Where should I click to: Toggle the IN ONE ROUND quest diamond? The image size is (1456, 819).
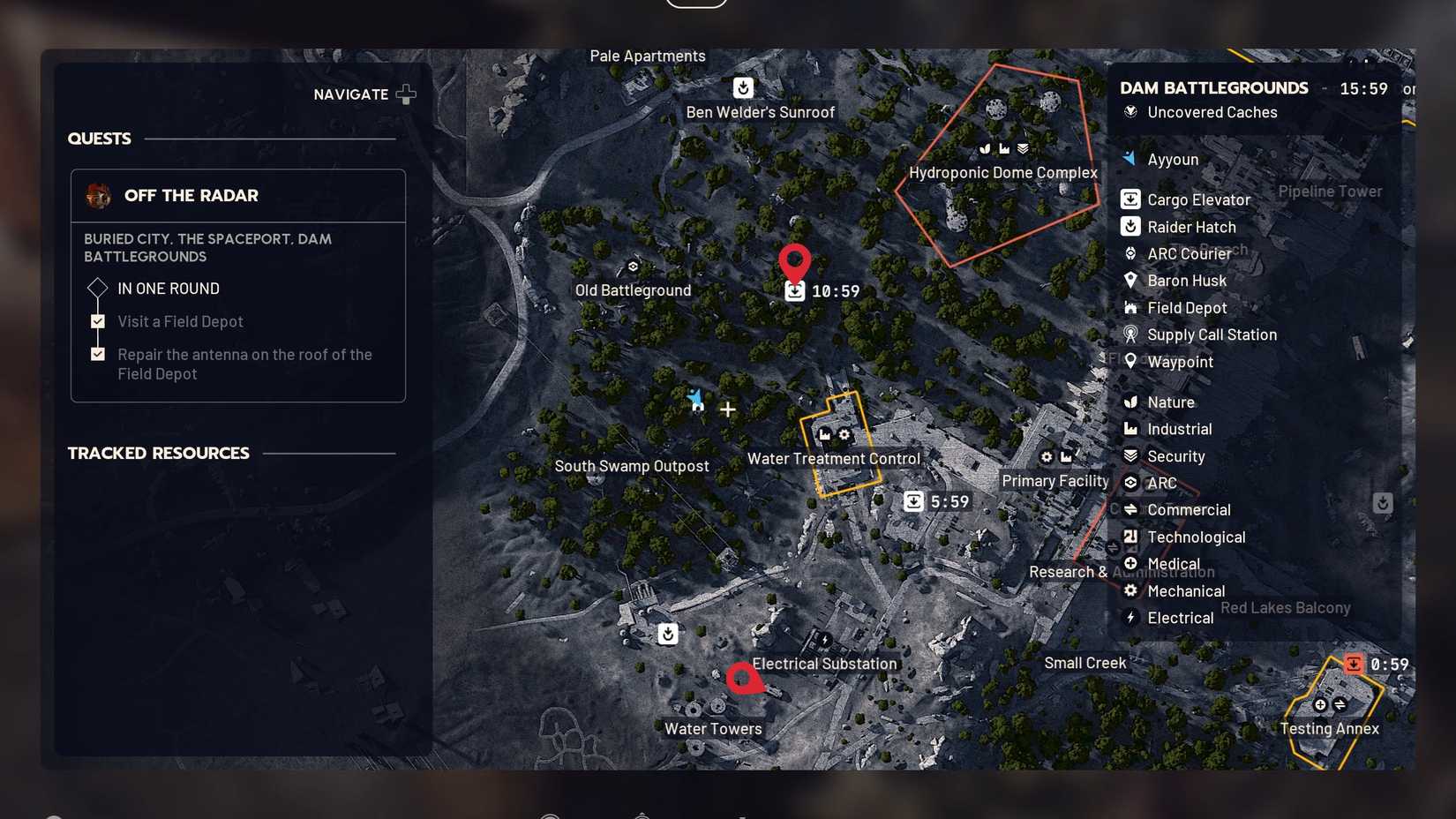[x=97, y=288]
